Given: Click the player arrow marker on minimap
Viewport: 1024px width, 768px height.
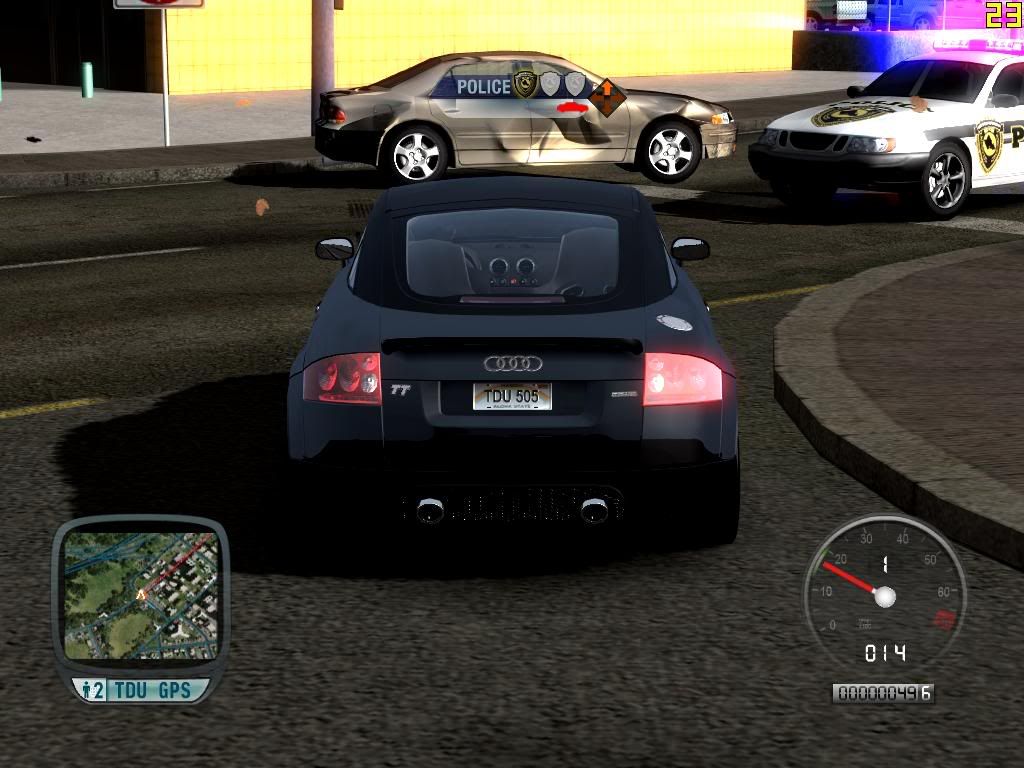Looking at the screenshot, I should coord(140,594).
